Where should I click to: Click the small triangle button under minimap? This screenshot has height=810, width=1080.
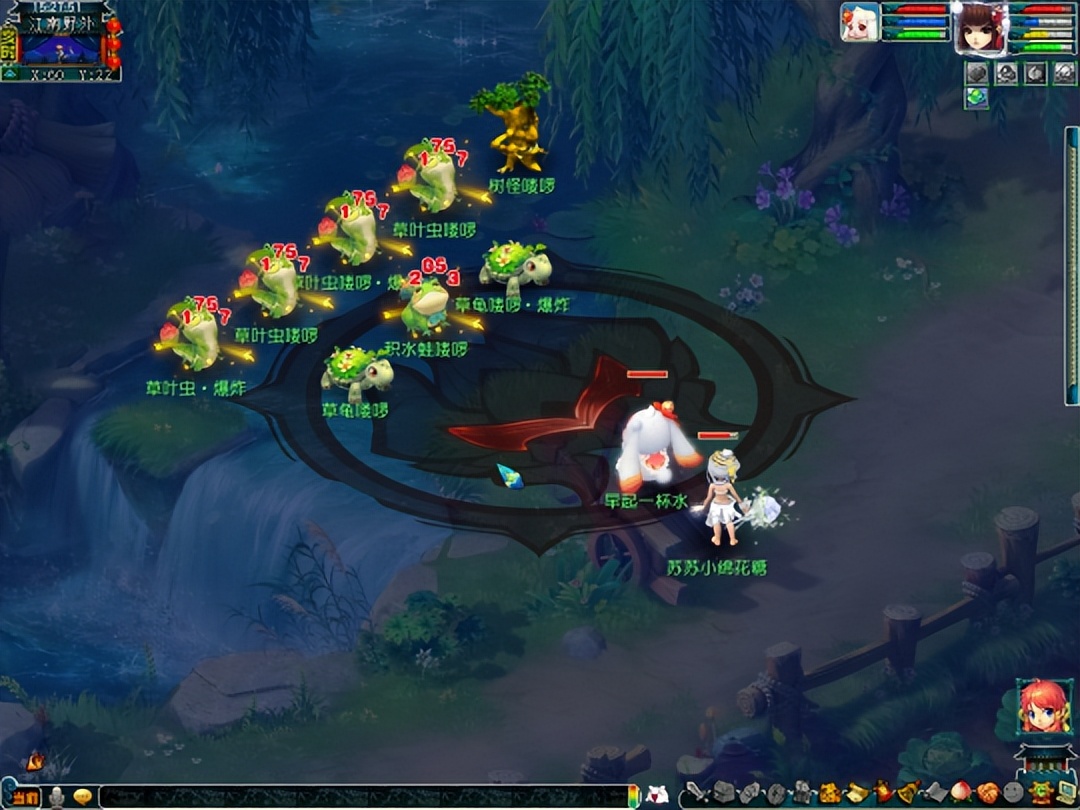[9, 73]
